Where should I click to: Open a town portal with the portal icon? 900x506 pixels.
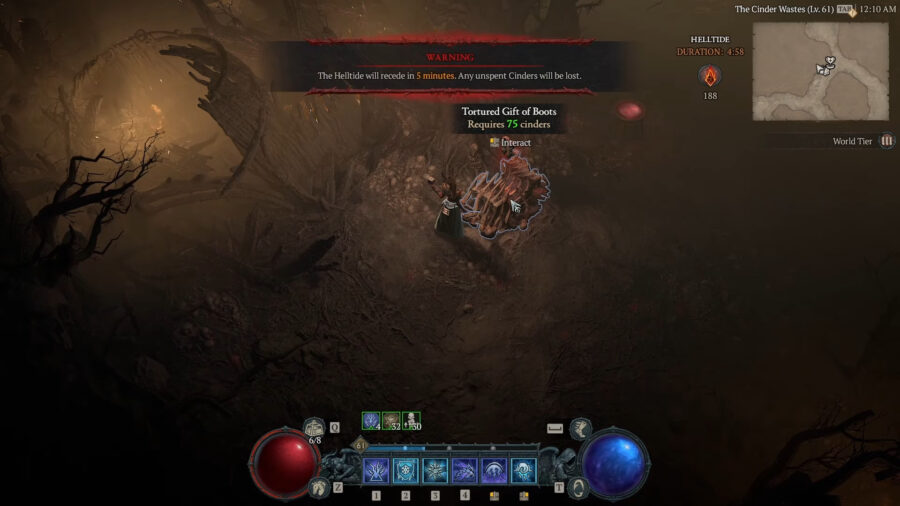pos(577,487)
